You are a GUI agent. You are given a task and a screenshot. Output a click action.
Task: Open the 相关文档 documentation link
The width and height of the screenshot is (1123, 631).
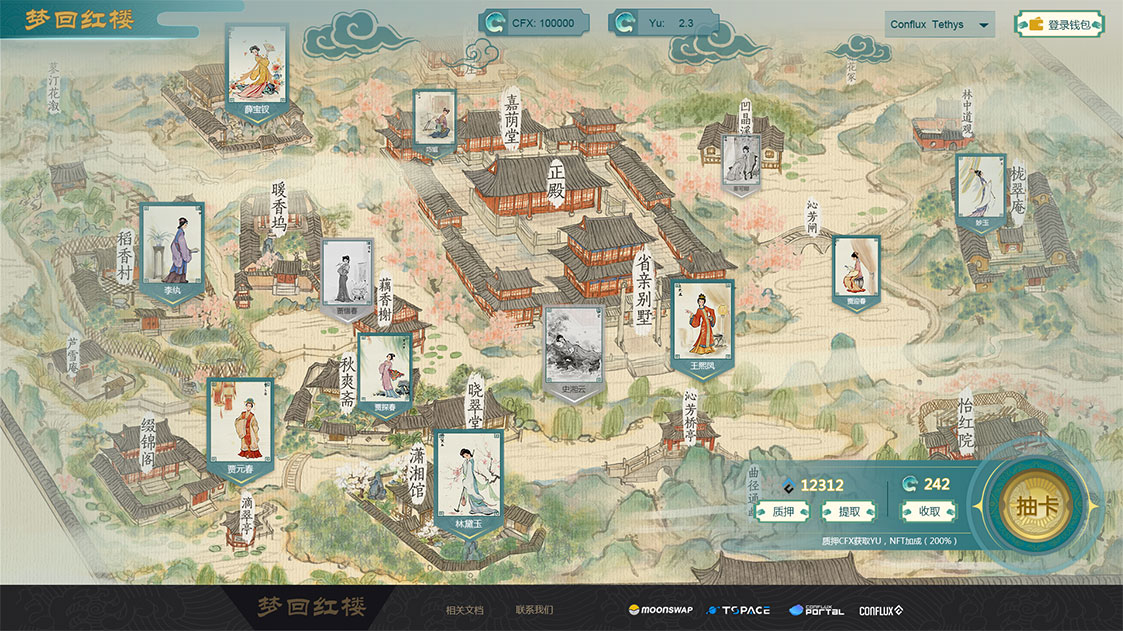click(464, 610)
